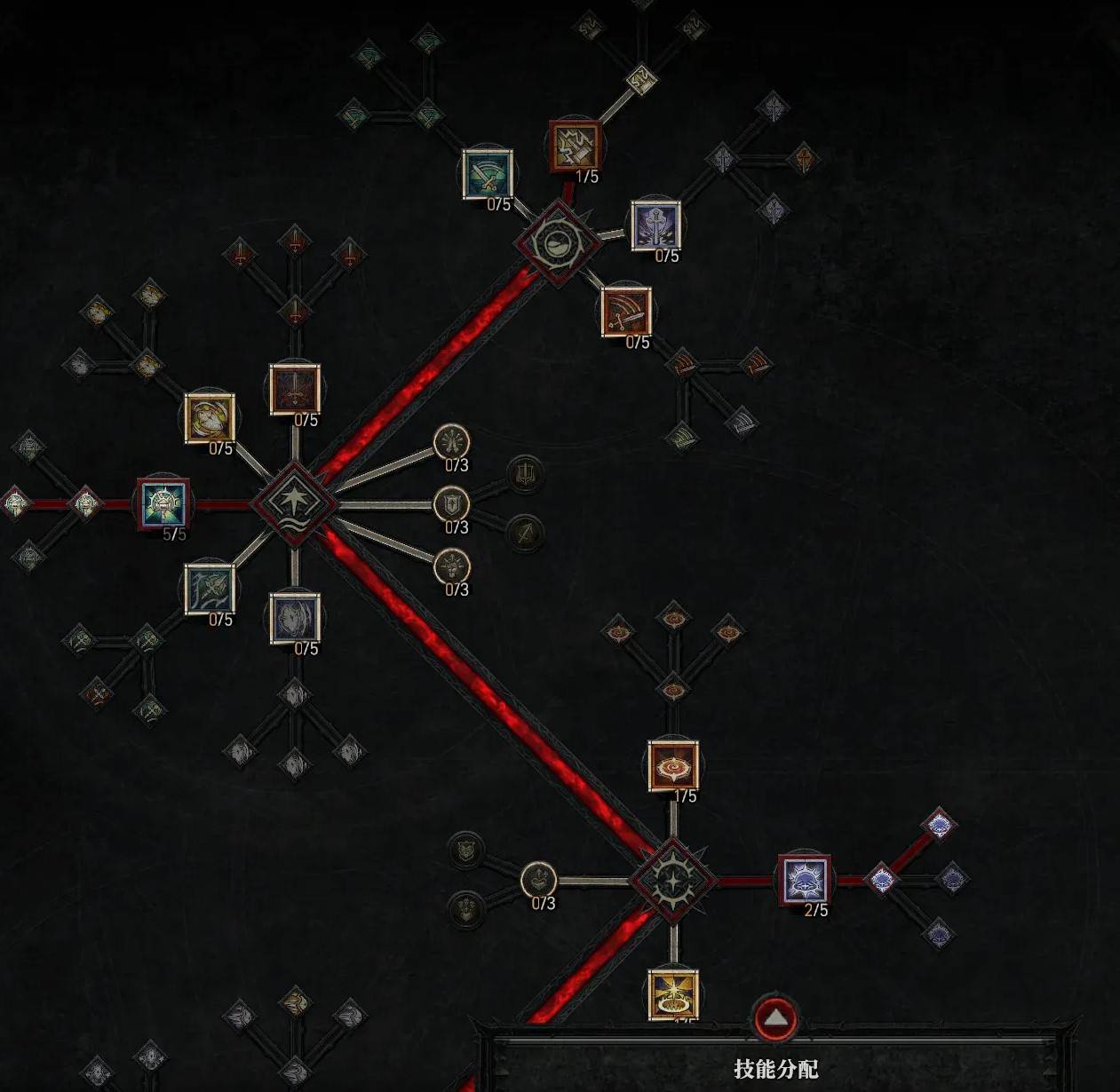Viewport: 1120px width, 1092px height.
Task: Select the dark red downward sword skill
Action: (x=295, y=388)
